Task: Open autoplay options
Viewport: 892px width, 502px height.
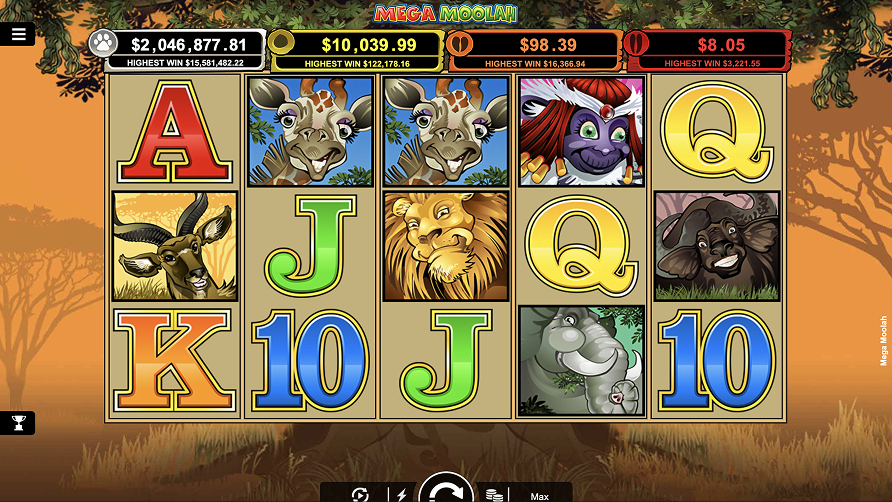Action: tap(360, 495)
